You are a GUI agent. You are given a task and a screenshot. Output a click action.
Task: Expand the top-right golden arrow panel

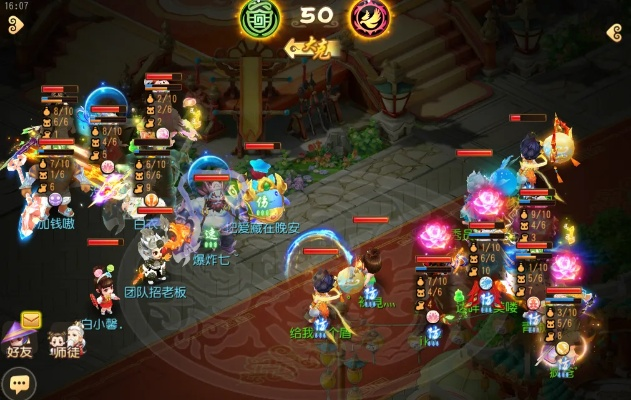point(614,32)
